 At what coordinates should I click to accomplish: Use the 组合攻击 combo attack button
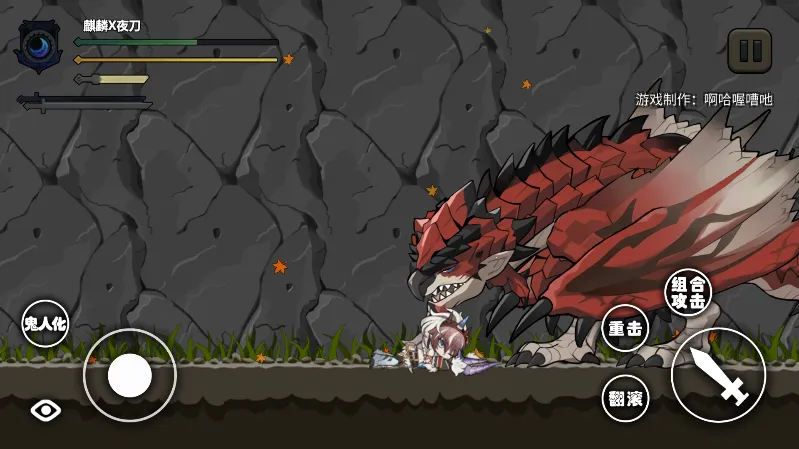point(688,291)
